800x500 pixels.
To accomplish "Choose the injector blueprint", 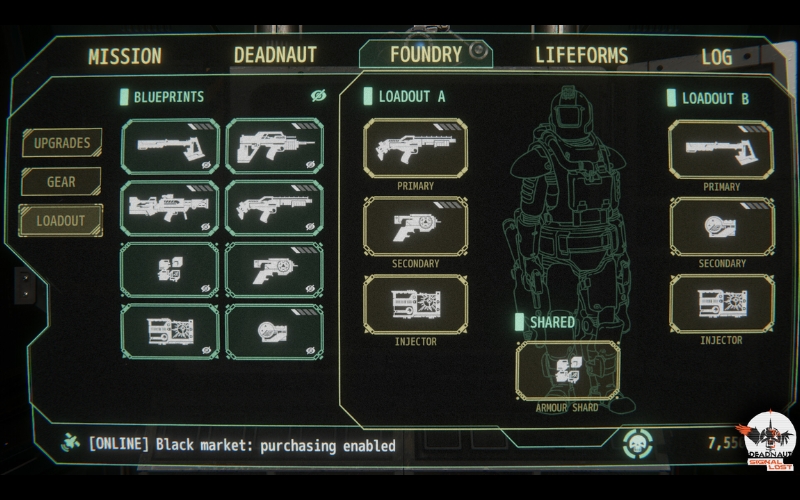I will (170, 331).
